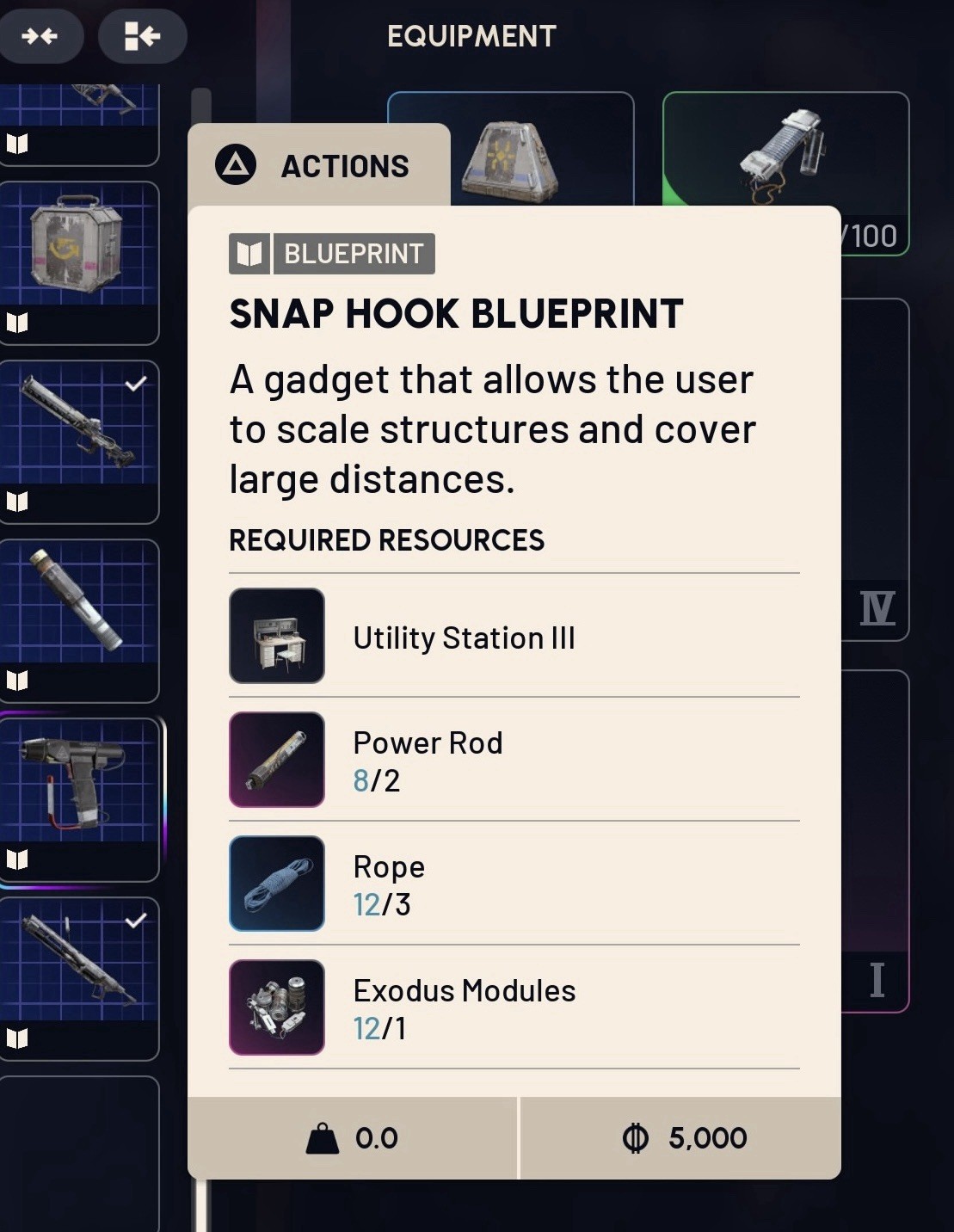Click the squares-with-arrow stack button
This screenshot has width=954, height=1232.
[x=142, y=36]
